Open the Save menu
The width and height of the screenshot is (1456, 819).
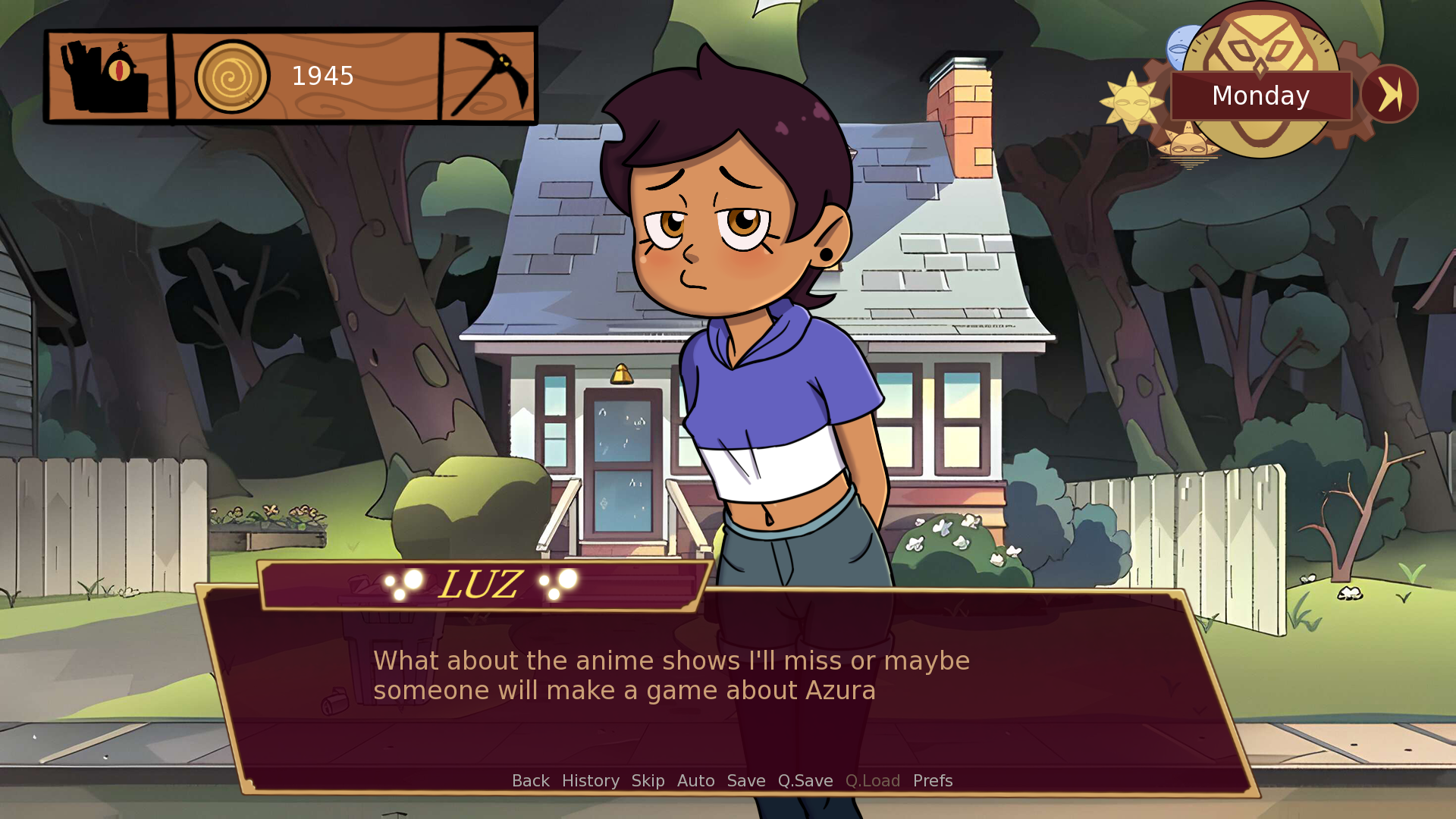click(x=746, y=780)
